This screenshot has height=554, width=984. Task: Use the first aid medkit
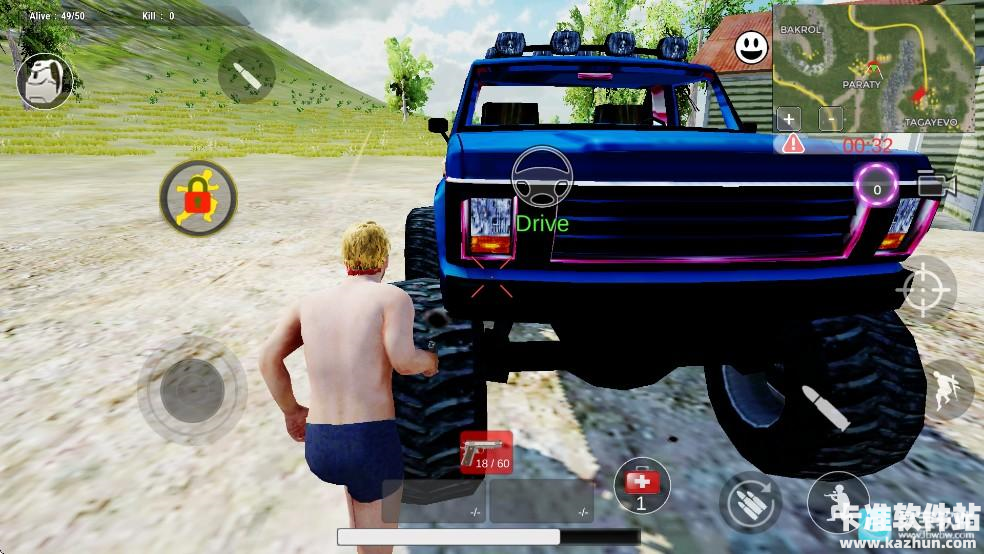click(x=641, y=485)
